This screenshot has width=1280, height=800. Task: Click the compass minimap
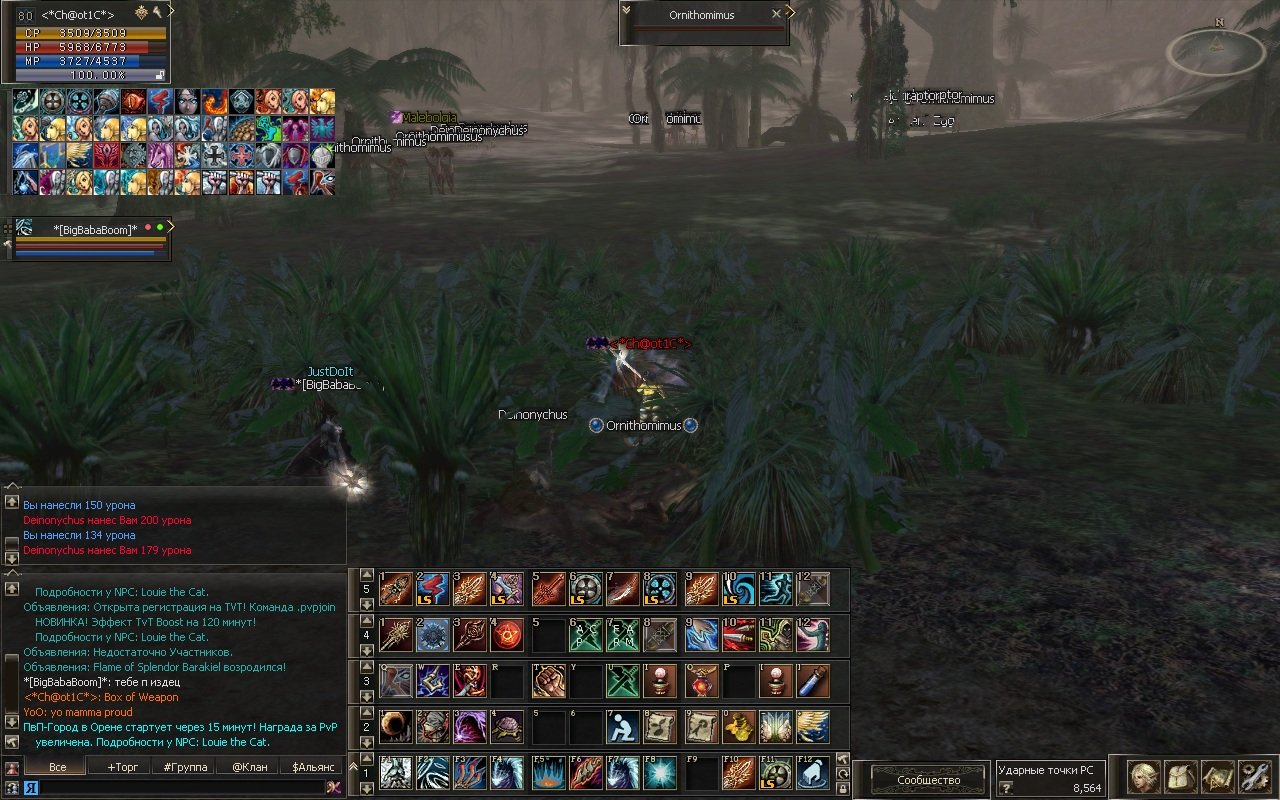coord(1216,50)
